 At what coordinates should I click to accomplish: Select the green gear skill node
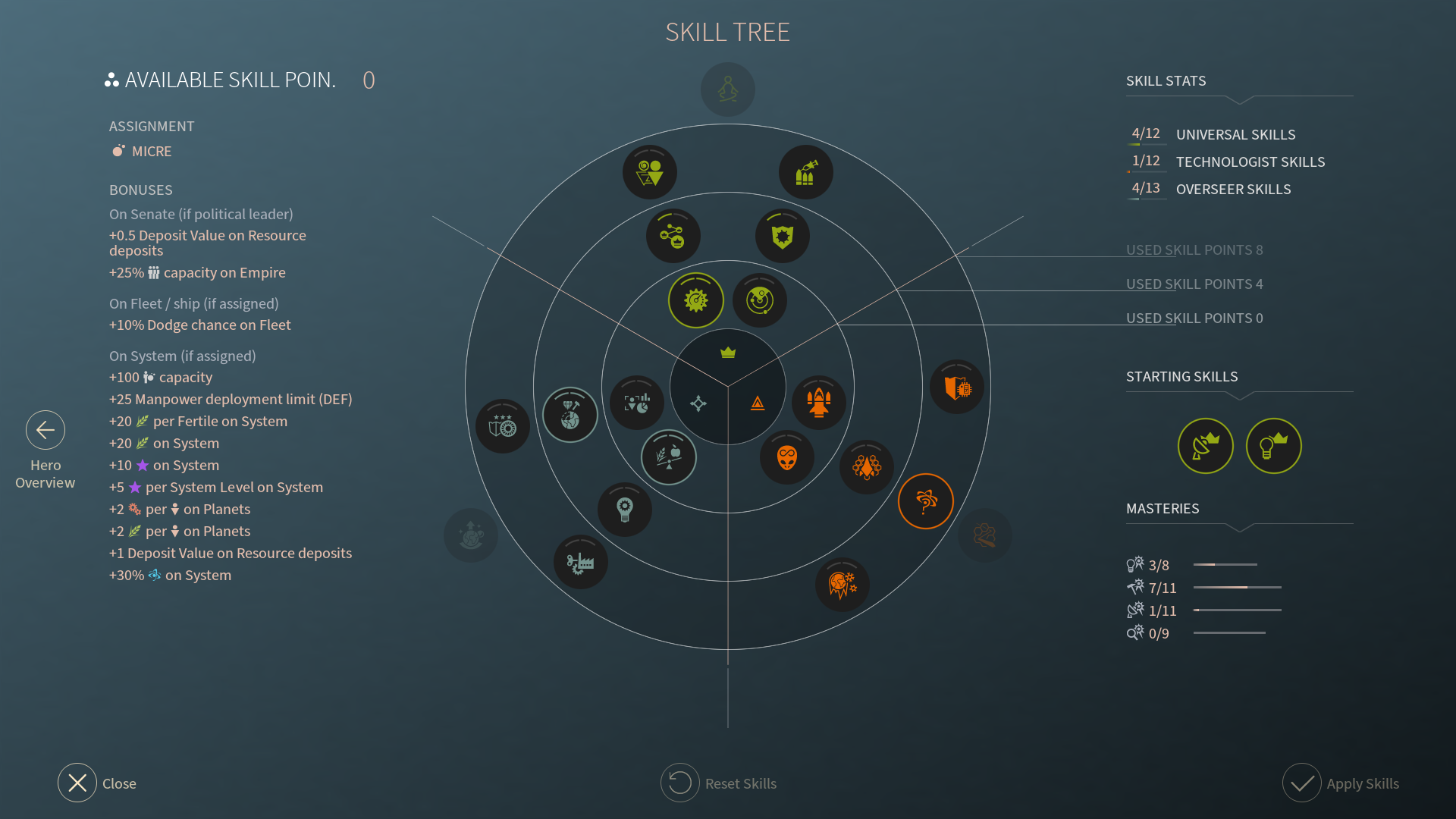tap(695, 300)
